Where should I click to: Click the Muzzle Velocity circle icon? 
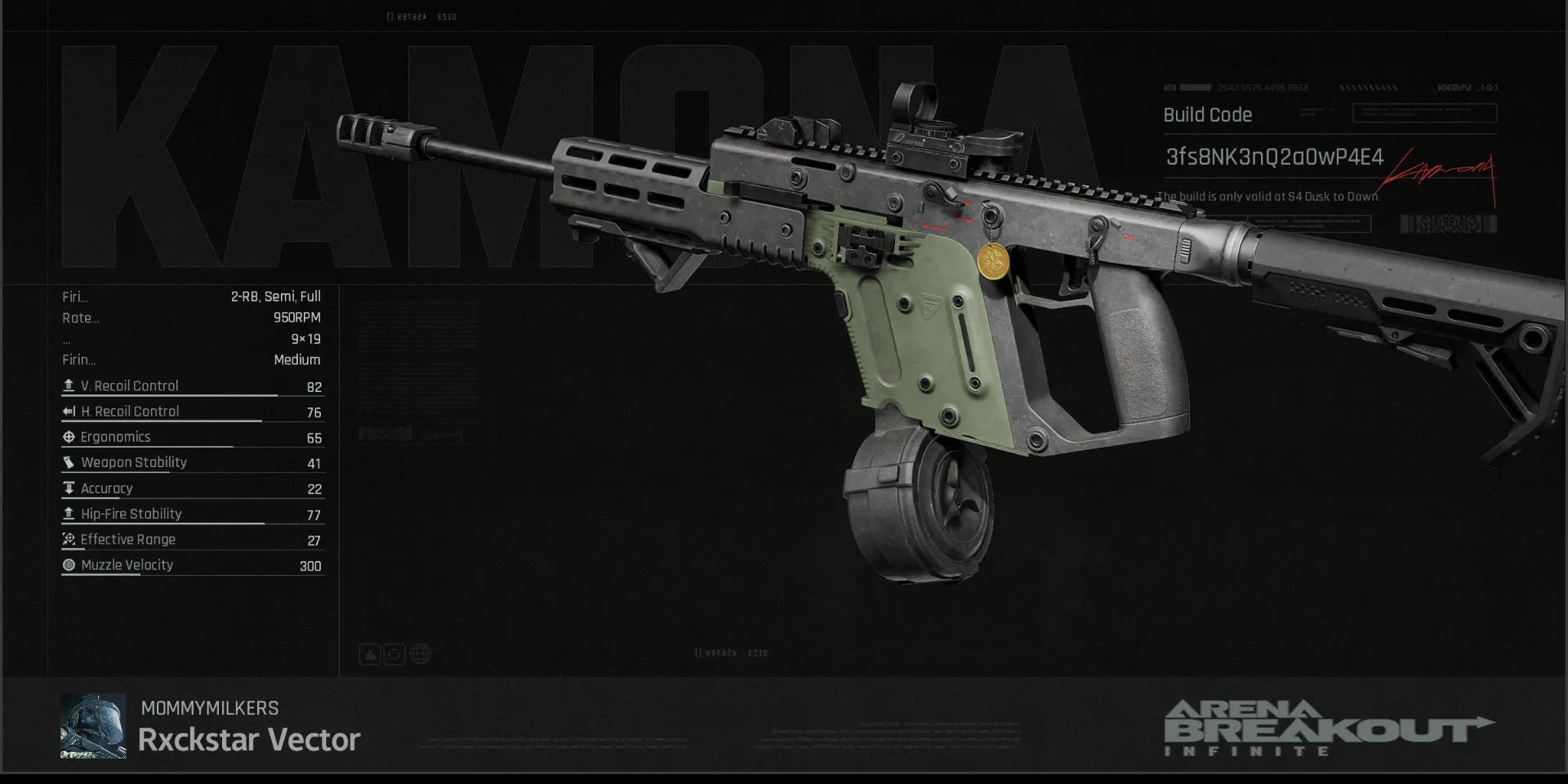(69, 564)
